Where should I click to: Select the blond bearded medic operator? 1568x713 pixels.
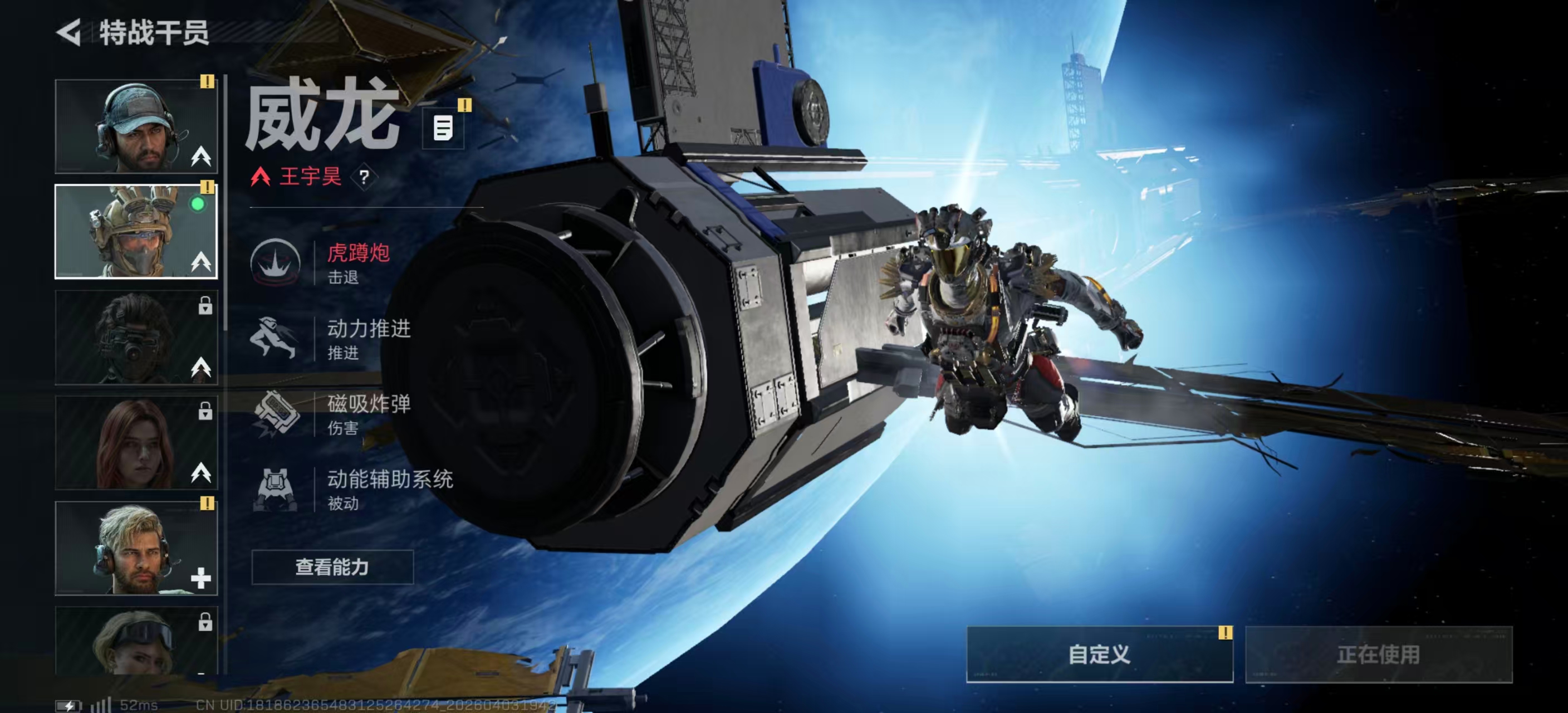(136, 548)
